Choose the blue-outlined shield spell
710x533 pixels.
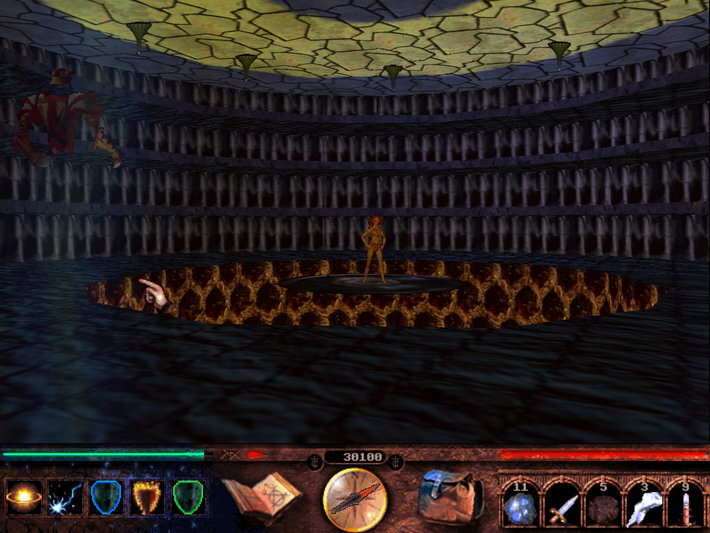pyautogui.click(x=105, y=497)
